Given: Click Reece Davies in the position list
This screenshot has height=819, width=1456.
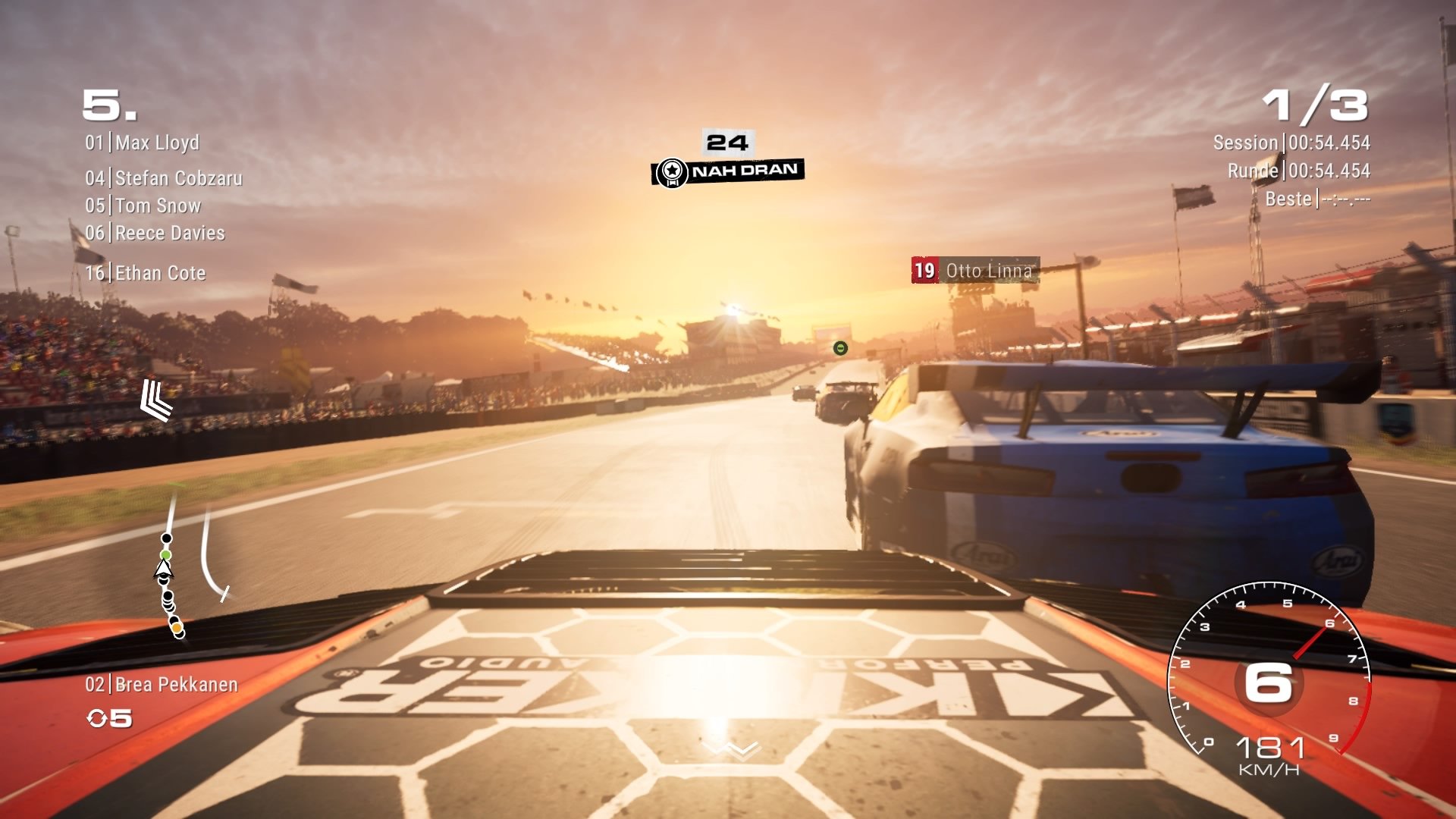Looking at the screenshot, I should point(155,233).
